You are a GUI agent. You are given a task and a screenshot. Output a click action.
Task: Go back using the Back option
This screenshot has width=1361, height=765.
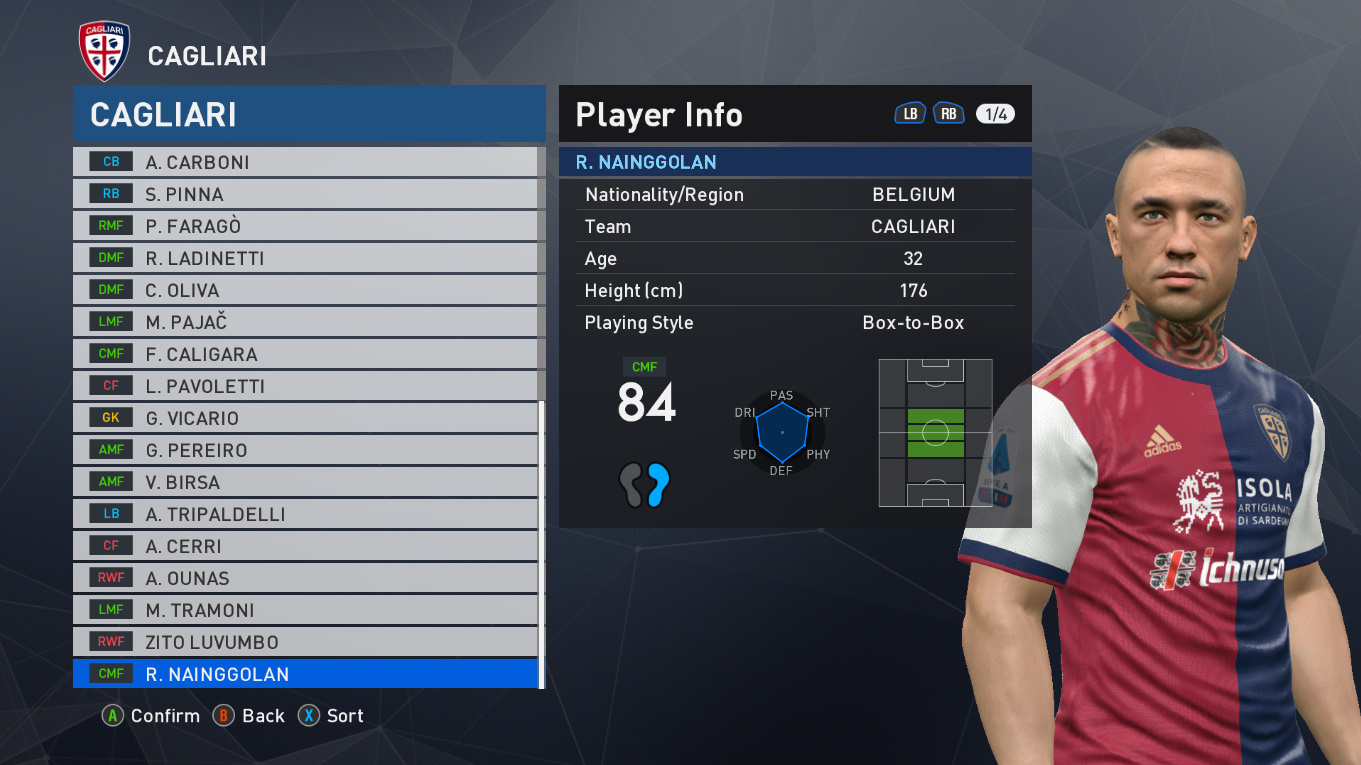250,716
